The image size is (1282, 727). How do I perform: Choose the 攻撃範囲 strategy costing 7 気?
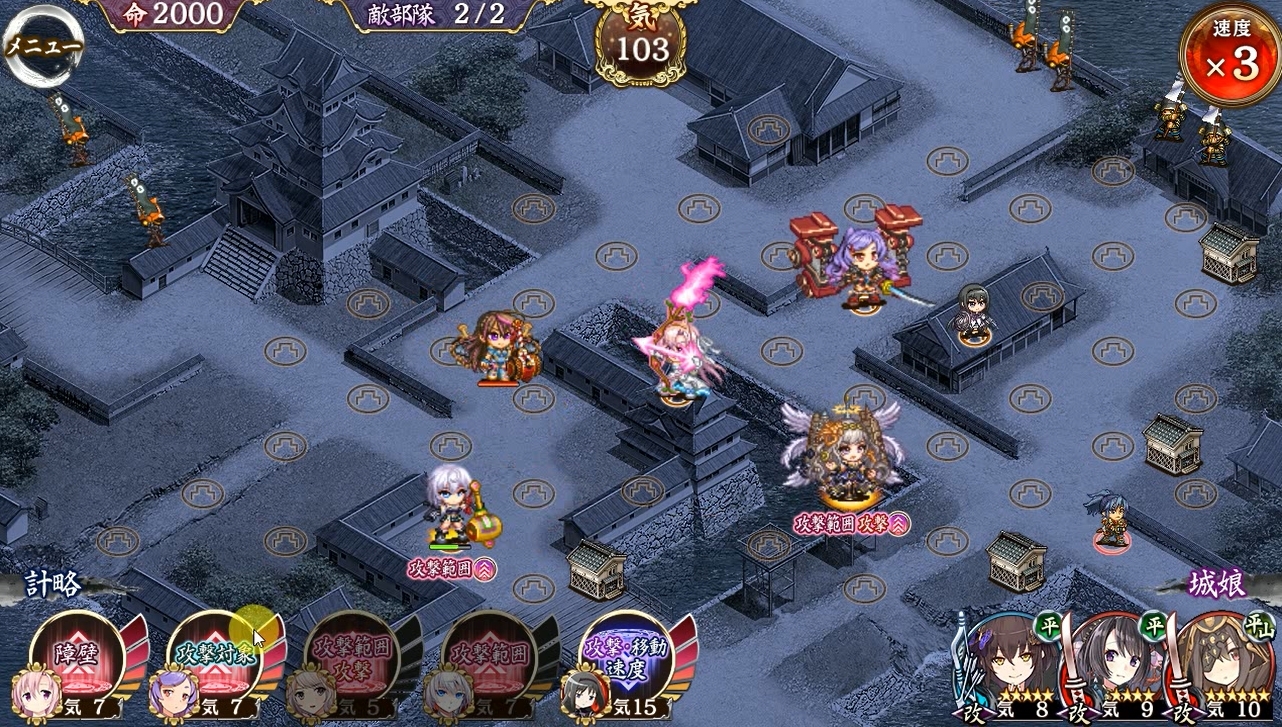489,658
